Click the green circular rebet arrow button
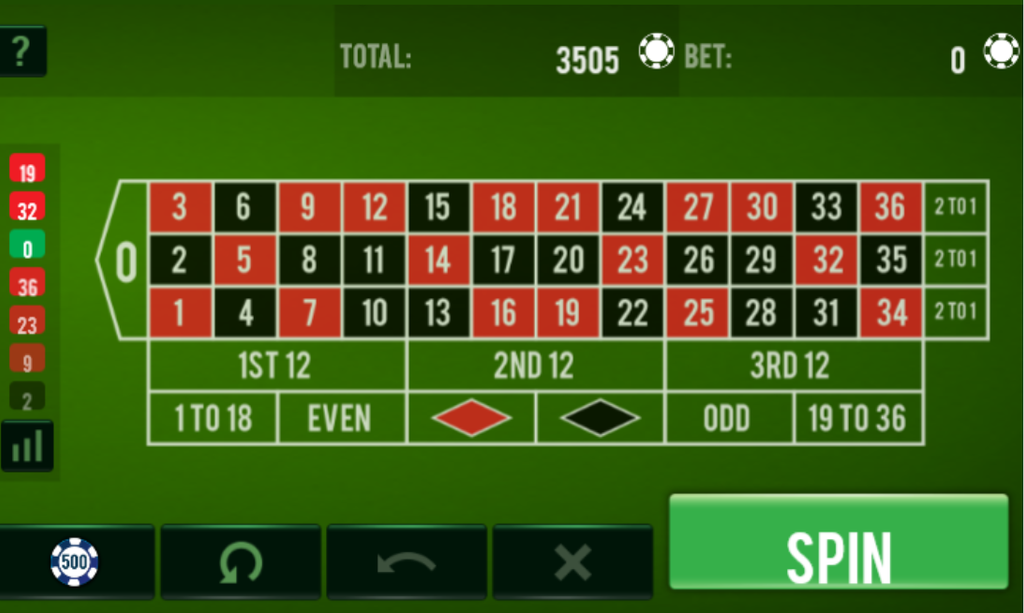The height and width of the screenshot is (613, 1024). click(240, 562)
